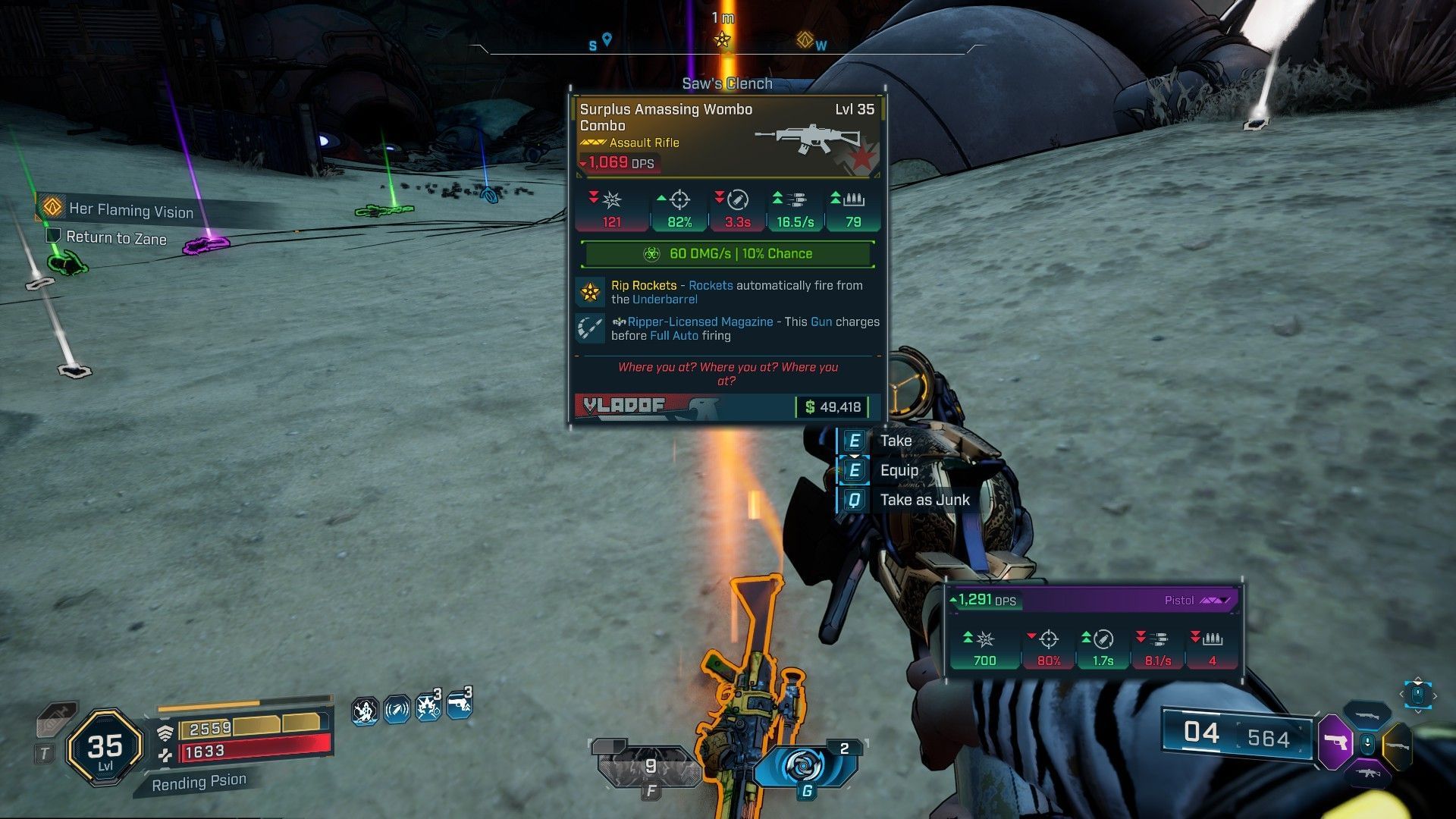The image size is (1456, 819).
Task: Choose Take as Junk
Action: (x=924, y=500)
